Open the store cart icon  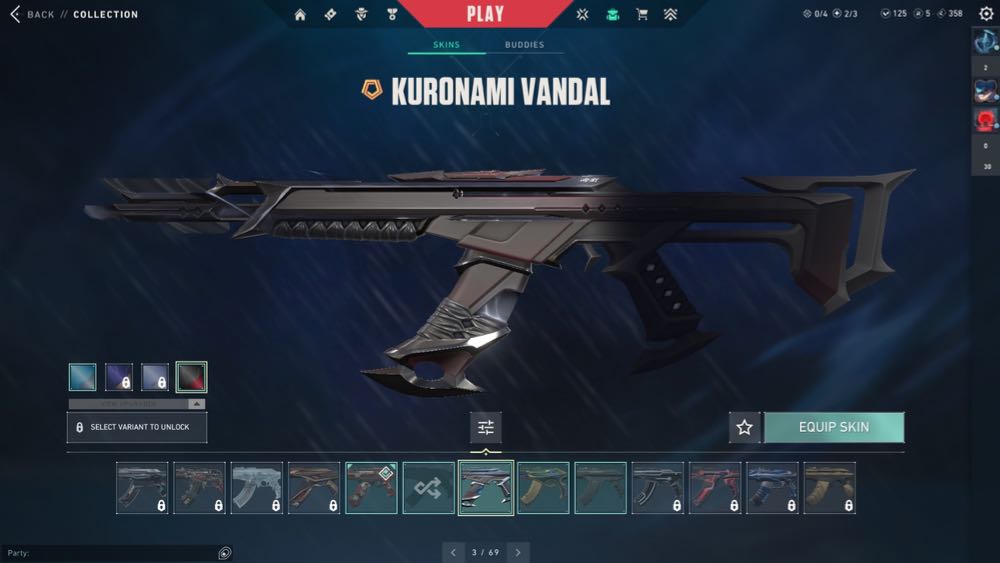point(642,15)
